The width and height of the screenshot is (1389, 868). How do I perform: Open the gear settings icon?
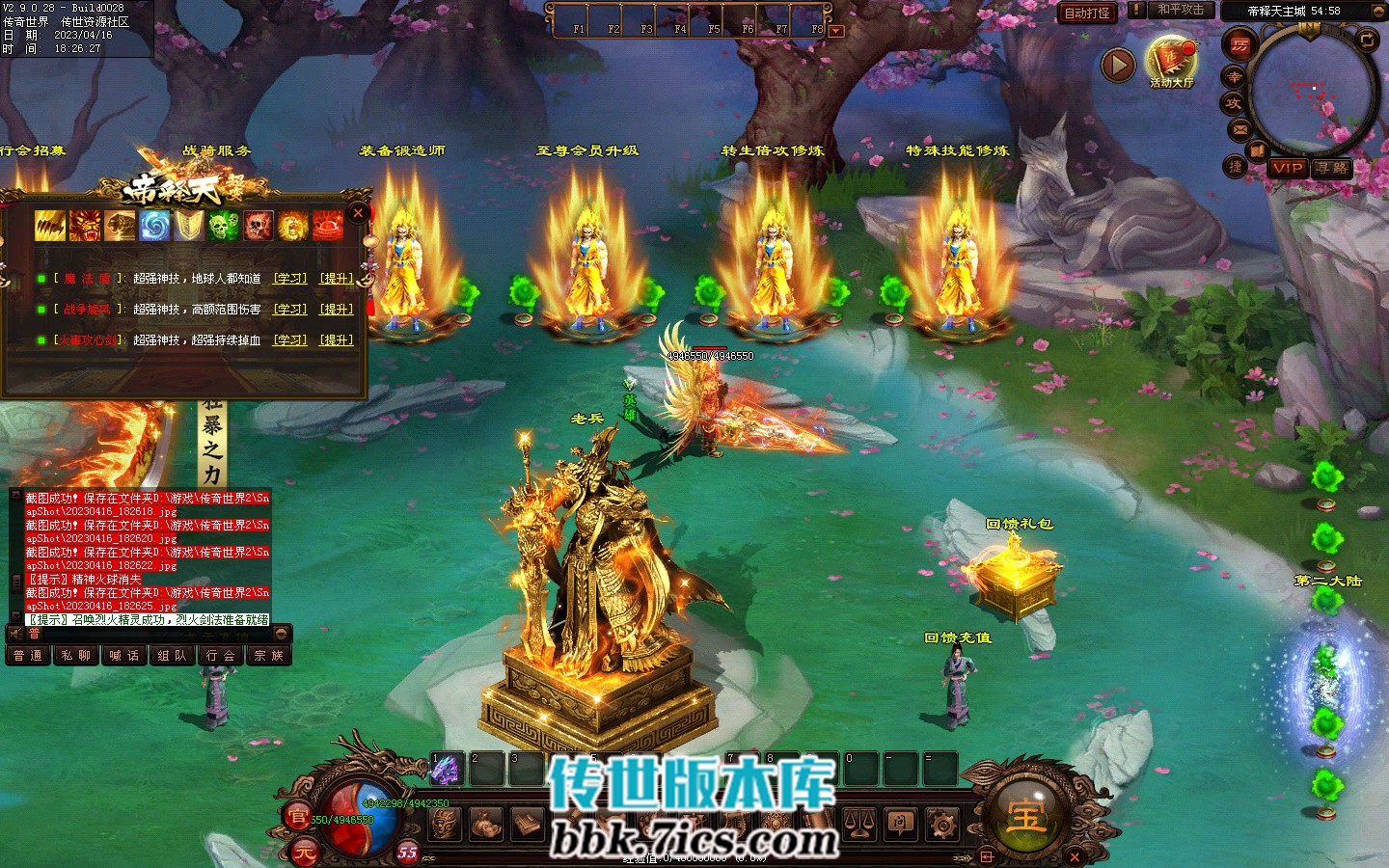tap(941, 825)
